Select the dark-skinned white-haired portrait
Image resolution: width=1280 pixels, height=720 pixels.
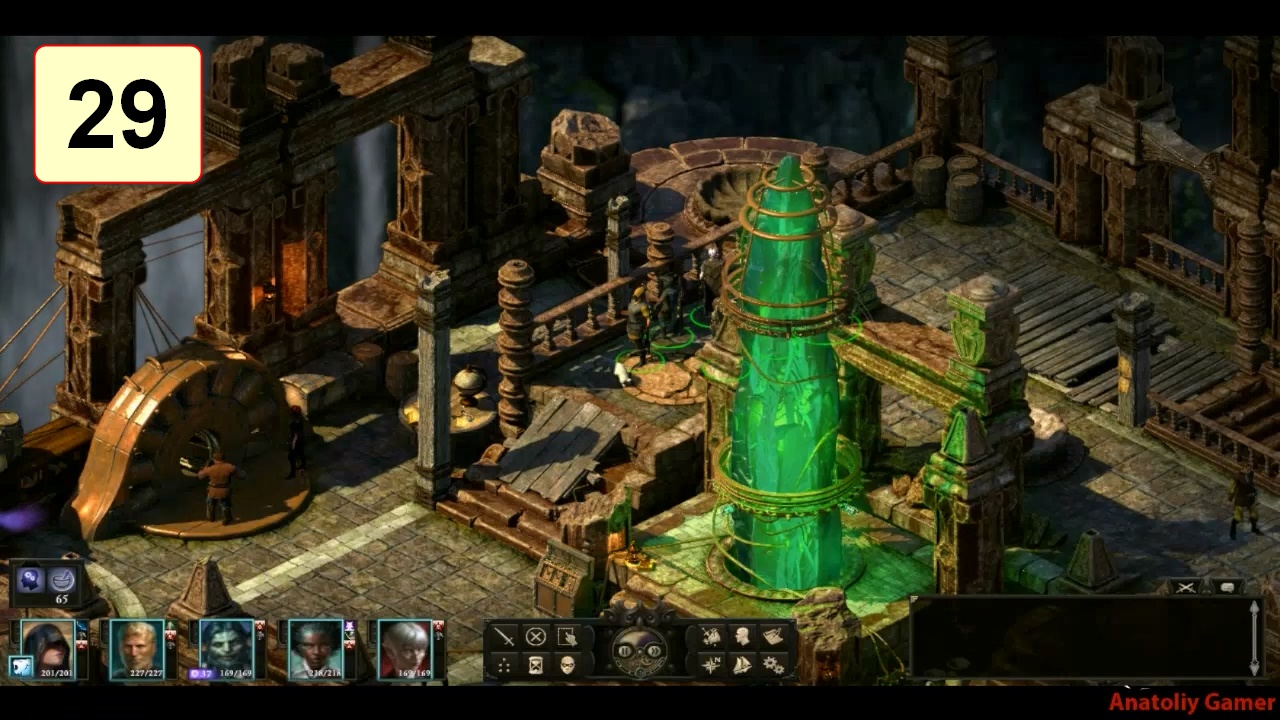316,647
